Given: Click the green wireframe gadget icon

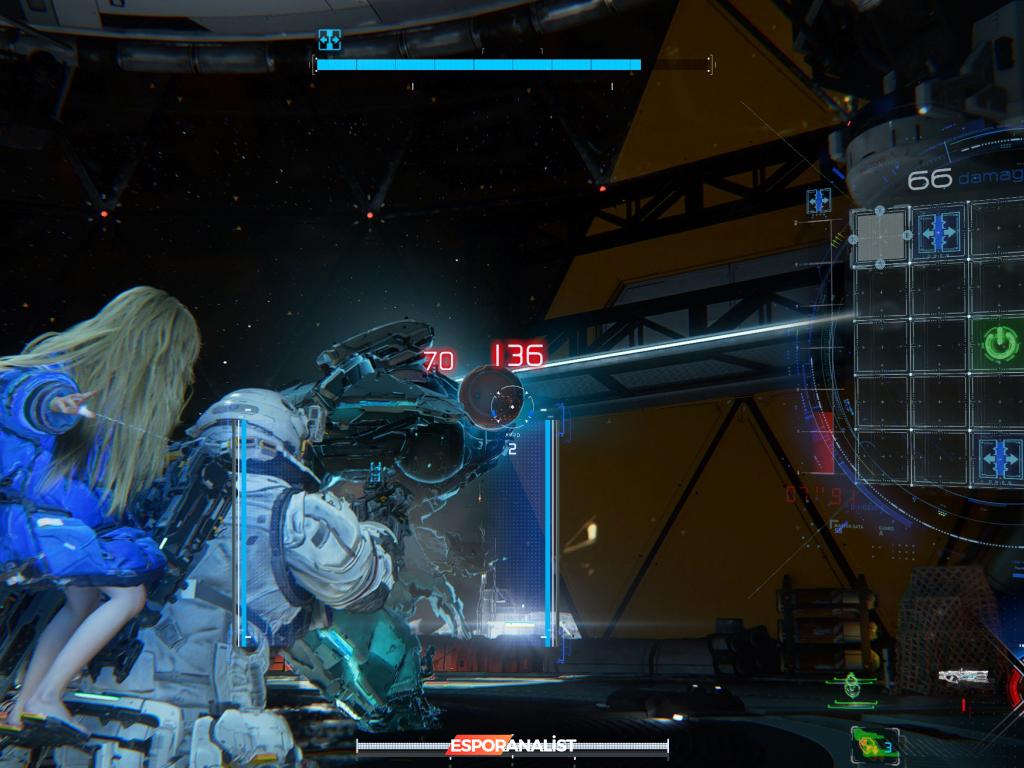Looking at the screenshot, I should click(851, 686).
